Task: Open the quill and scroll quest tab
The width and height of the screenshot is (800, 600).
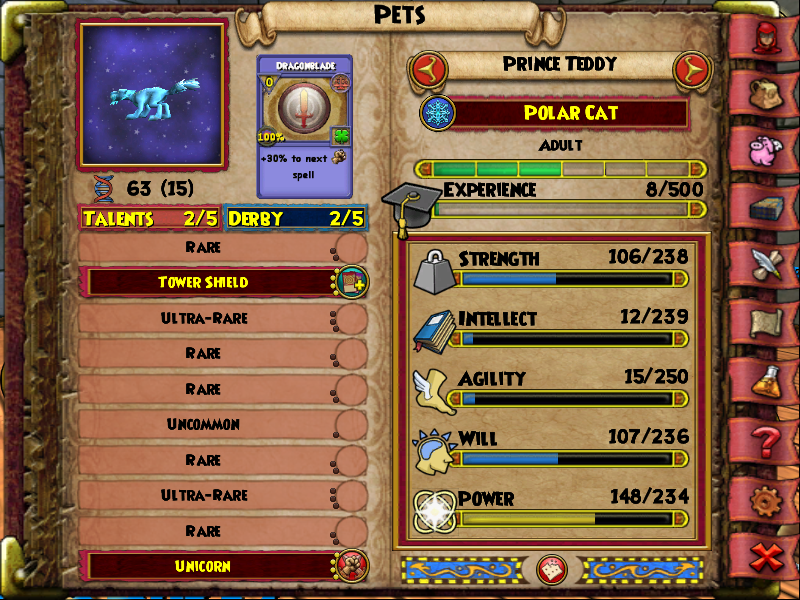Action: coord(770,264)
